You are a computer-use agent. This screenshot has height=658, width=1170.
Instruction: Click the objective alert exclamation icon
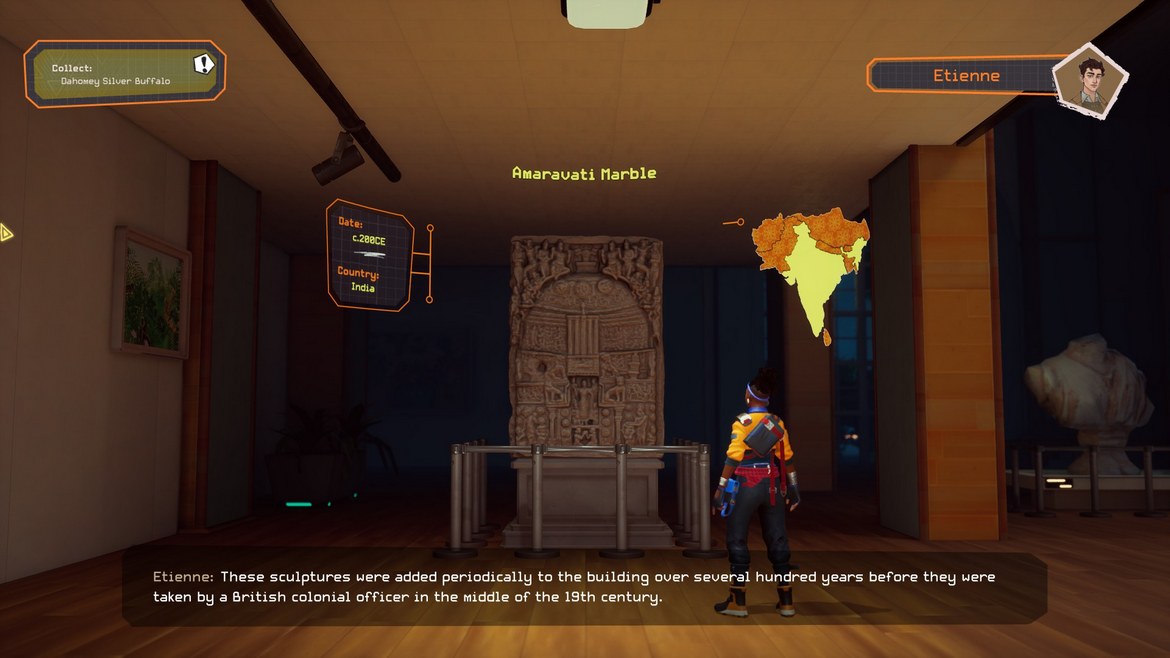204,65
